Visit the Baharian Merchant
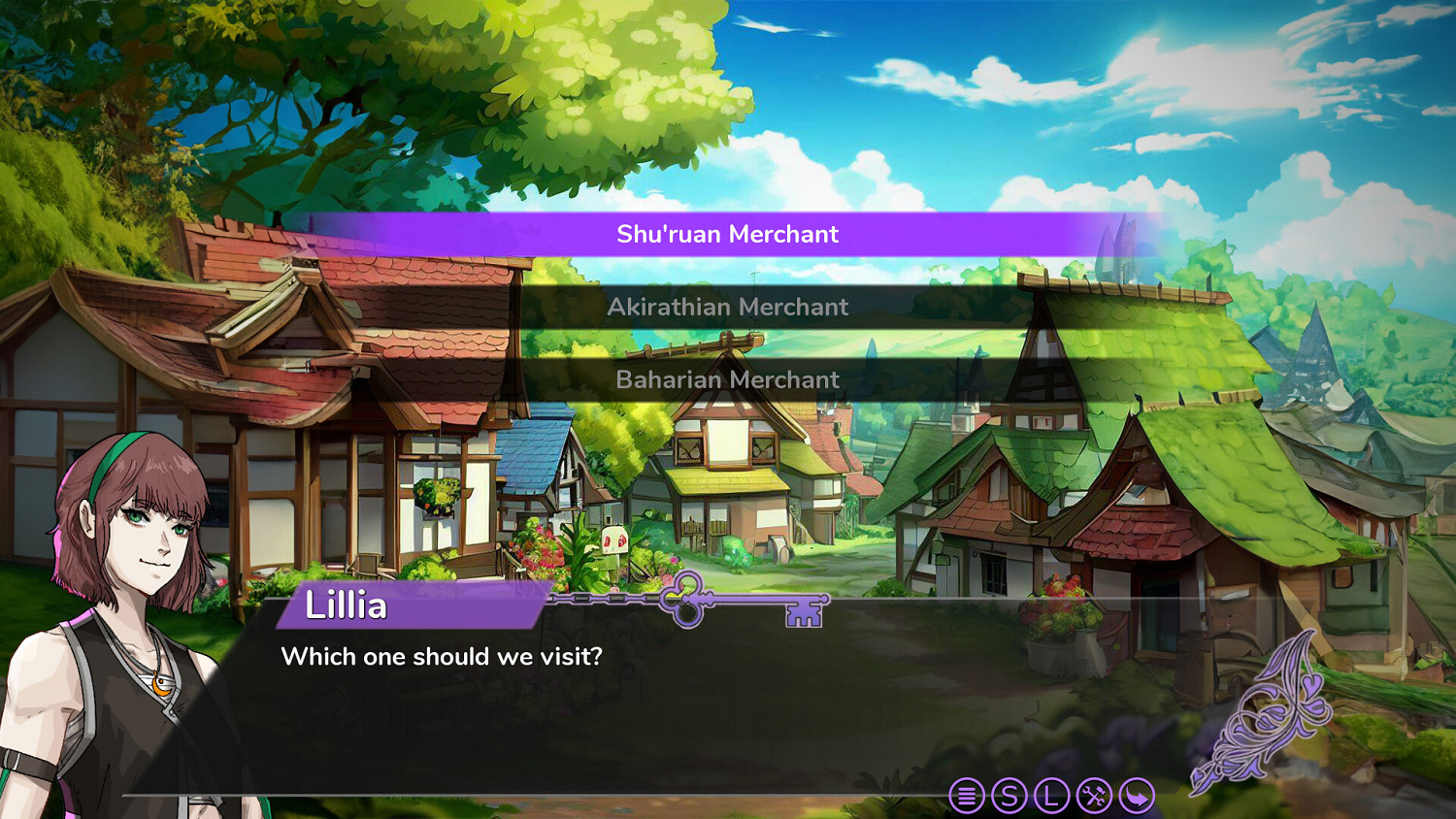The width and height of the screenshot is (1456, 819). coord(728,379)
